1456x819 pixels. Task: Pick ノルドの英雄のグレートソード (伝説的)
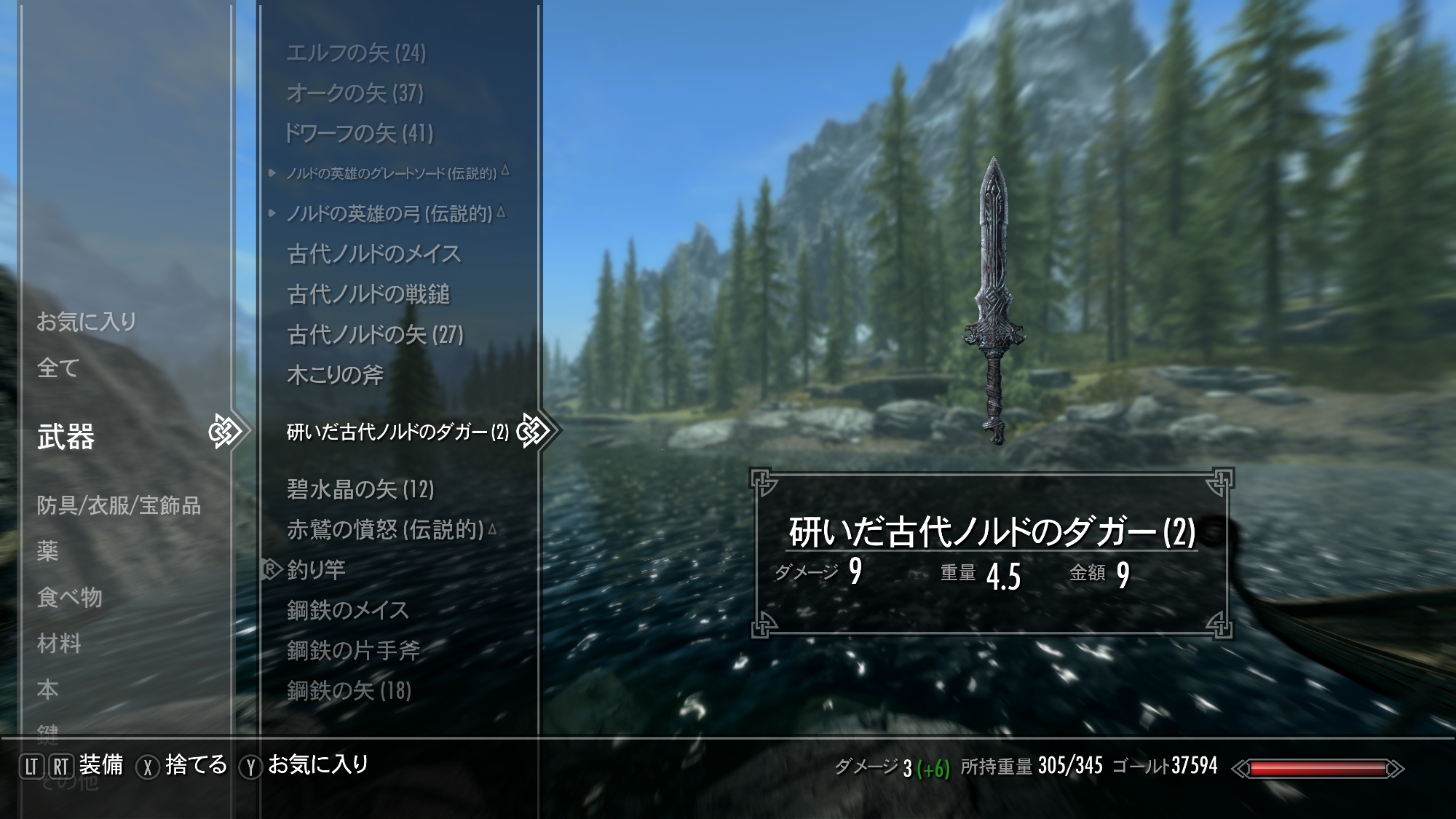391,173
